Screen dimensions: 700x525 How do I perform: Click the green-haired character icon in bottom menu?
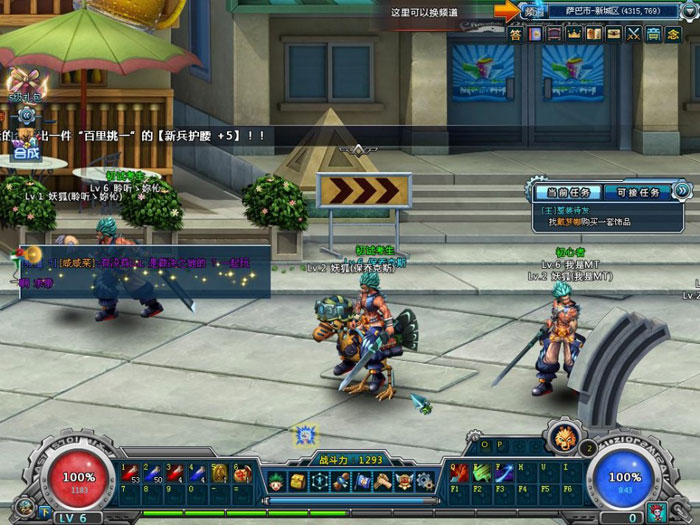276,482
